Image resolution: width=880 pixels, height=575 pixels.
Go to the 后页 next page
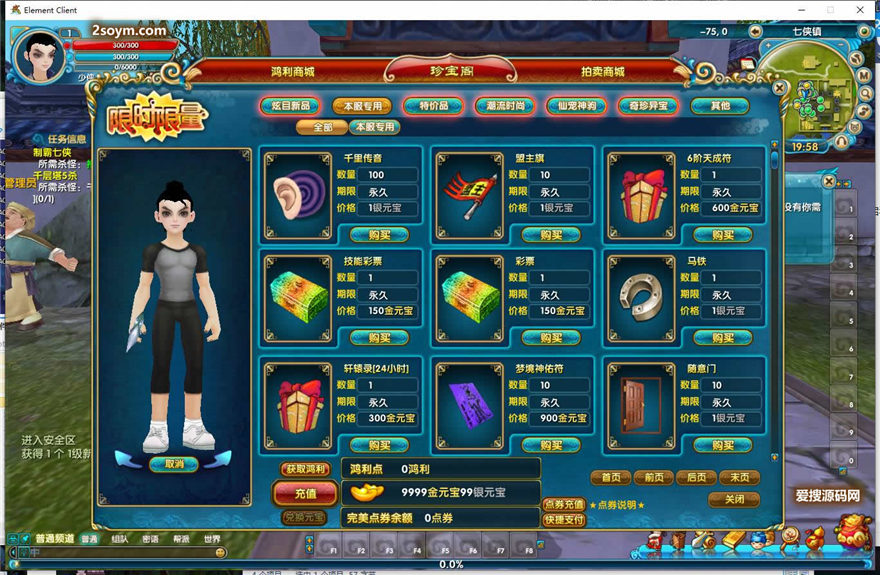point(696,478)
